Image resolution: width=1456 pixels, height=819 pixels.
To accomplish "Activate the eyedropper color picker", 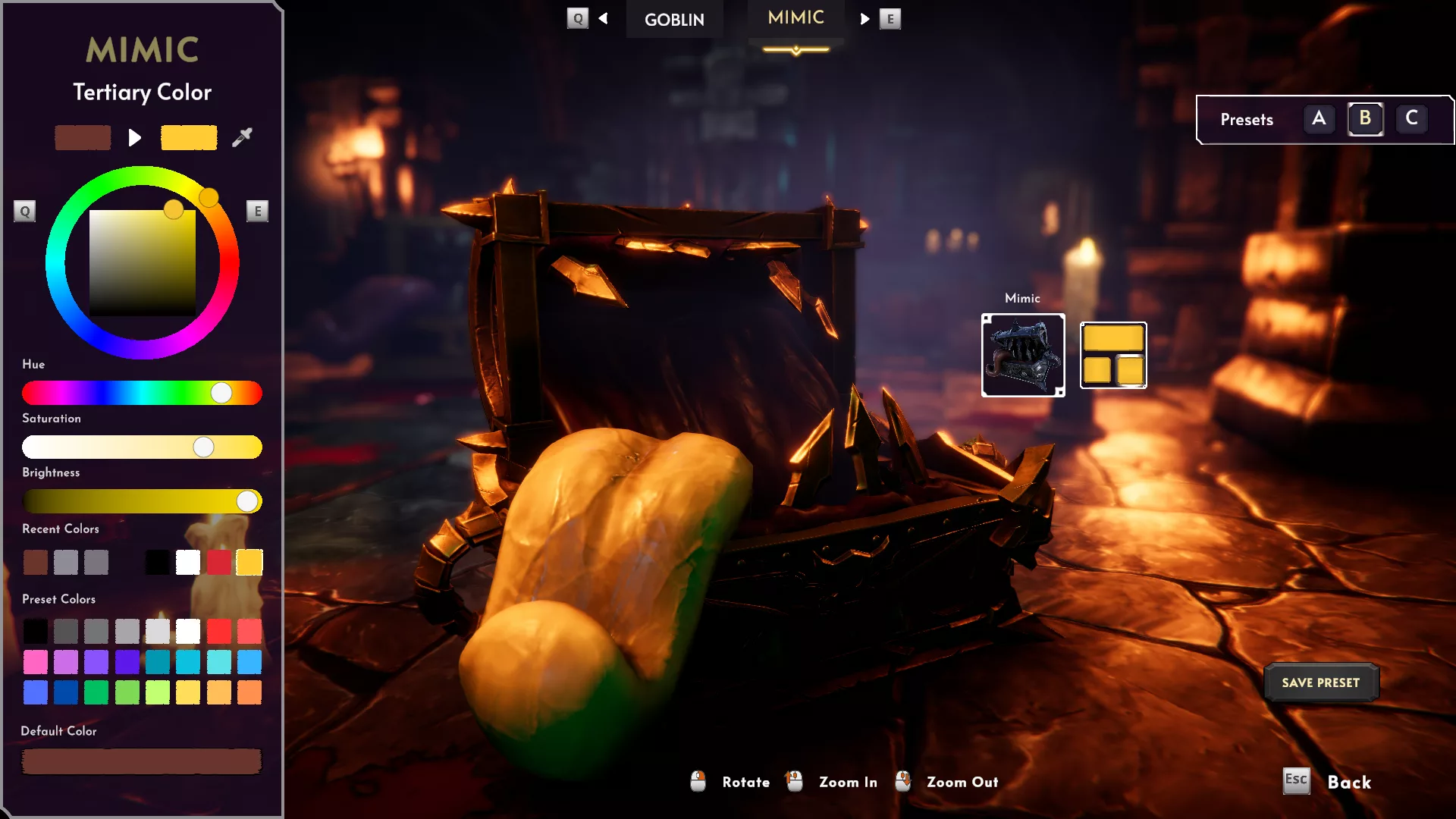I will click(242, 137).
